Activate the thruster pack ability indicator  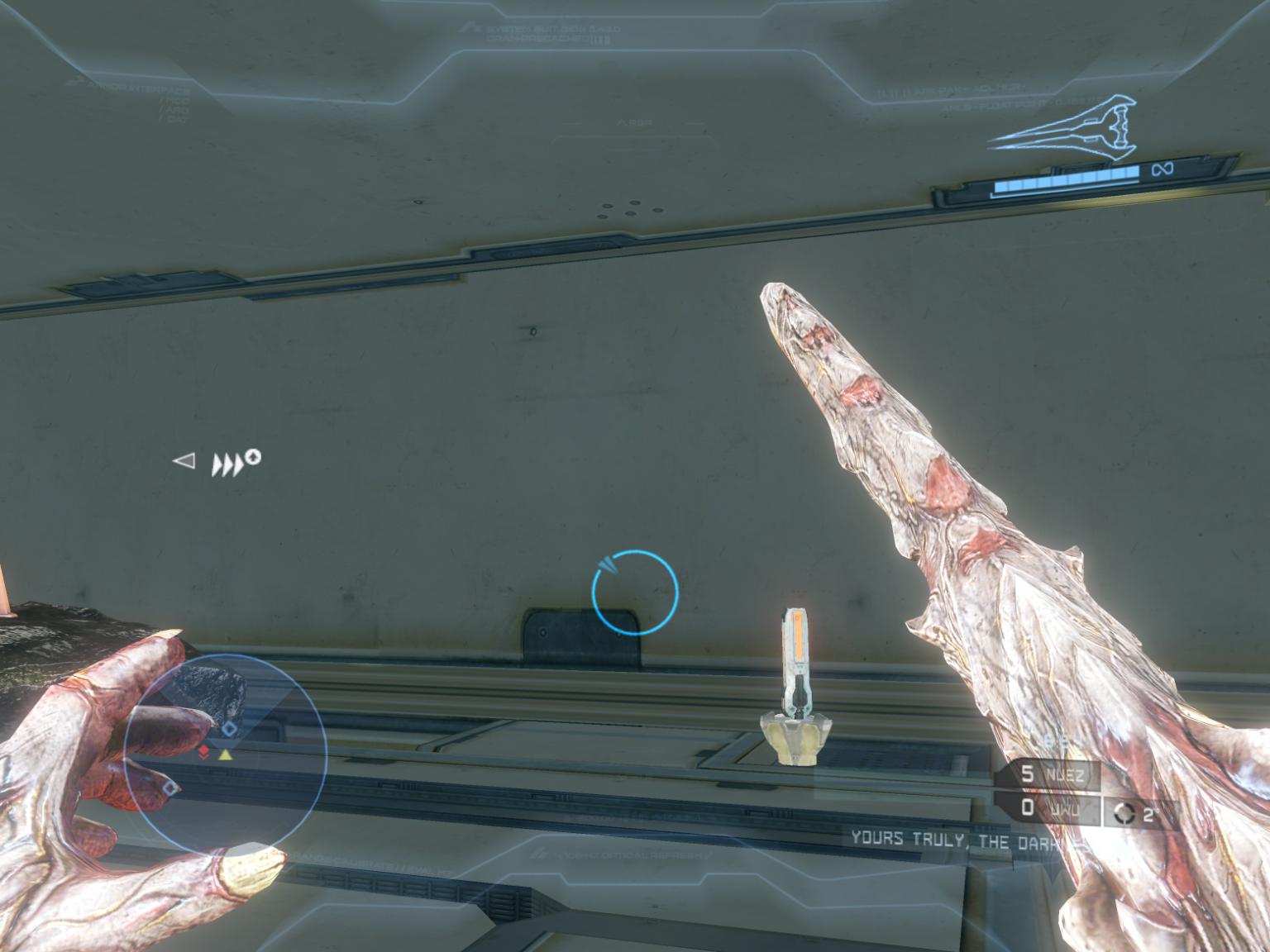235,463
